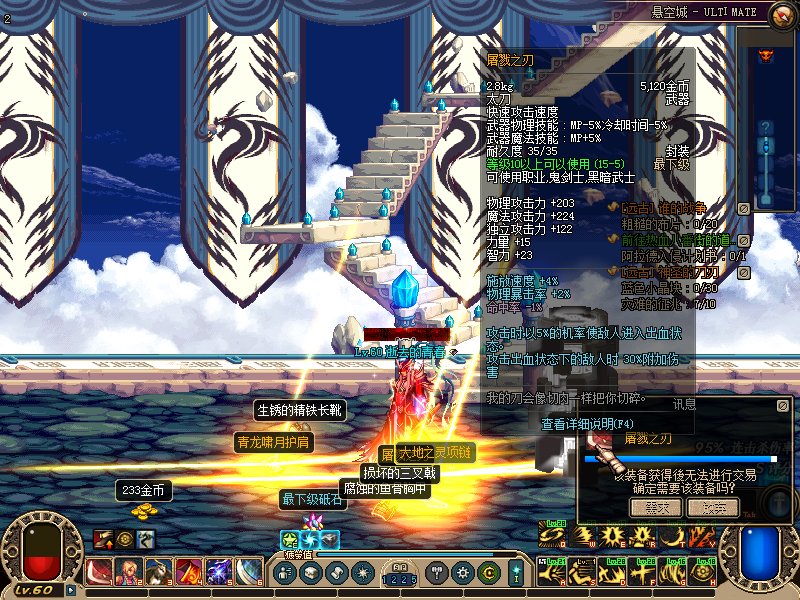Image resolution: width=800 pixels, height=600 pixels.
Task: Open the gear settings menu icon
Action: pos(462,573)
